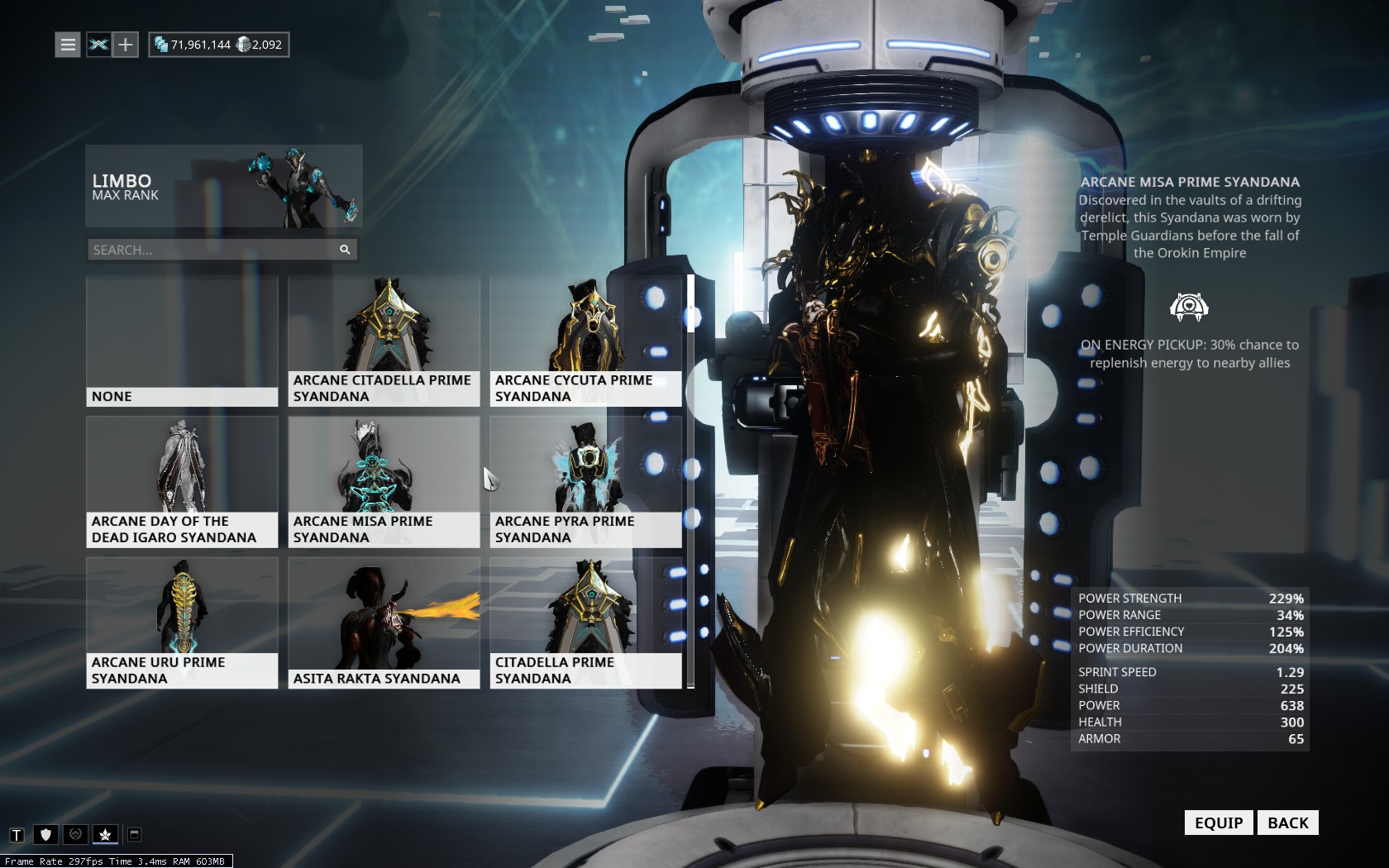Select the NONE syandana tile
Viewport: 1389px width, 868px height.
[x=182, y=341]
